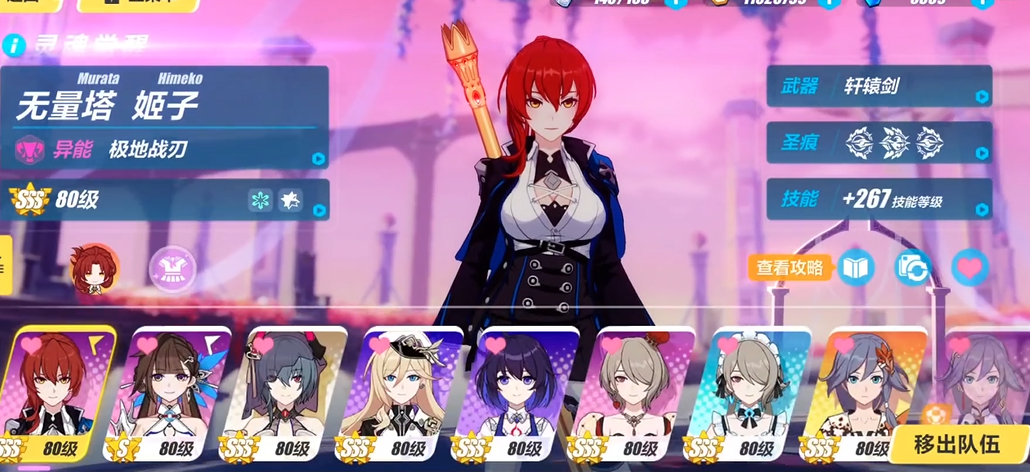Screen dimensions: 1030x472
Task: Open the blue book icon
Action: point(856,267)
